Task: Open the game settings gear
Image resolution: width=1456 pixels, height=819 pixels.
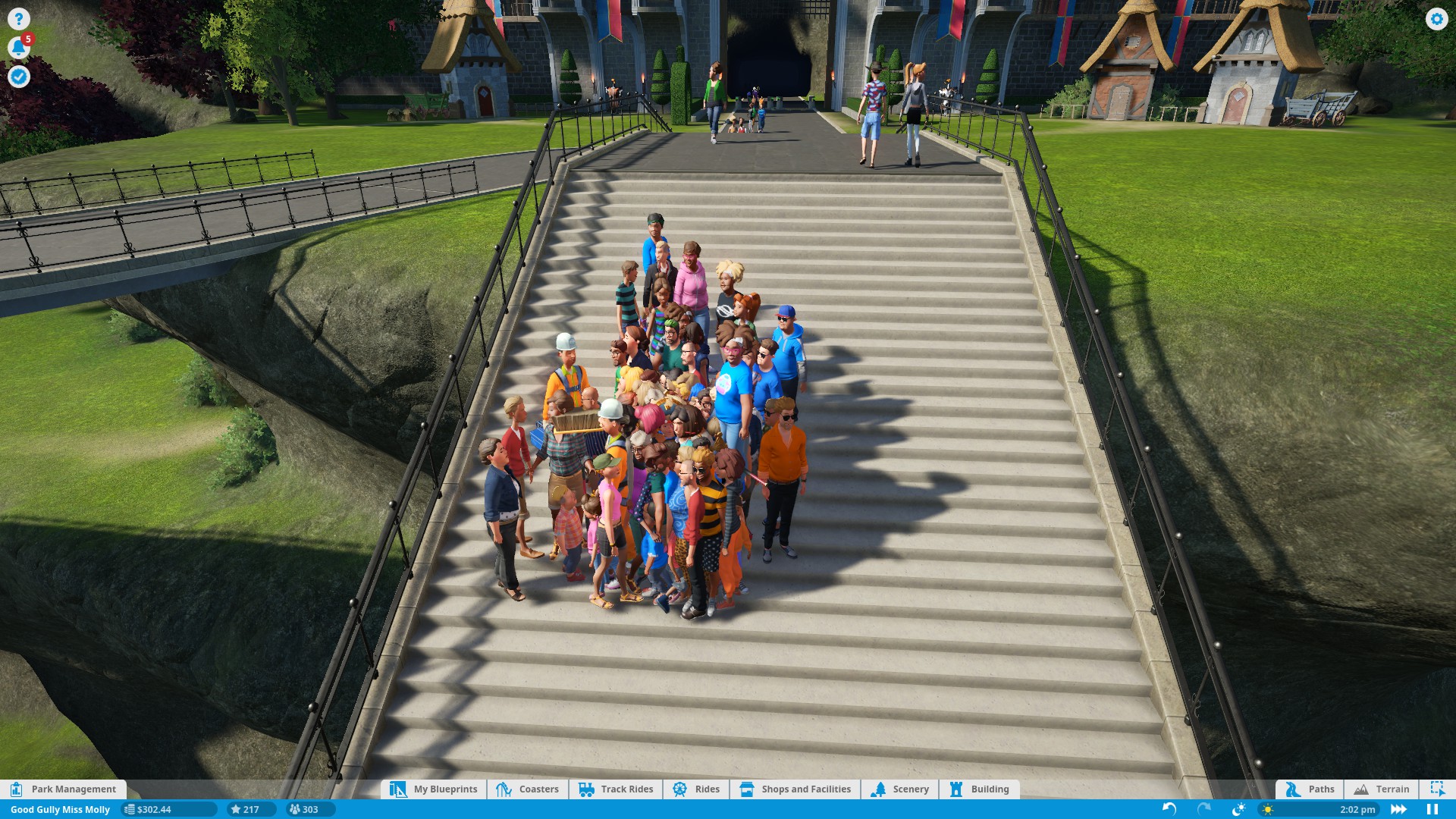Action: (1436, 20)
